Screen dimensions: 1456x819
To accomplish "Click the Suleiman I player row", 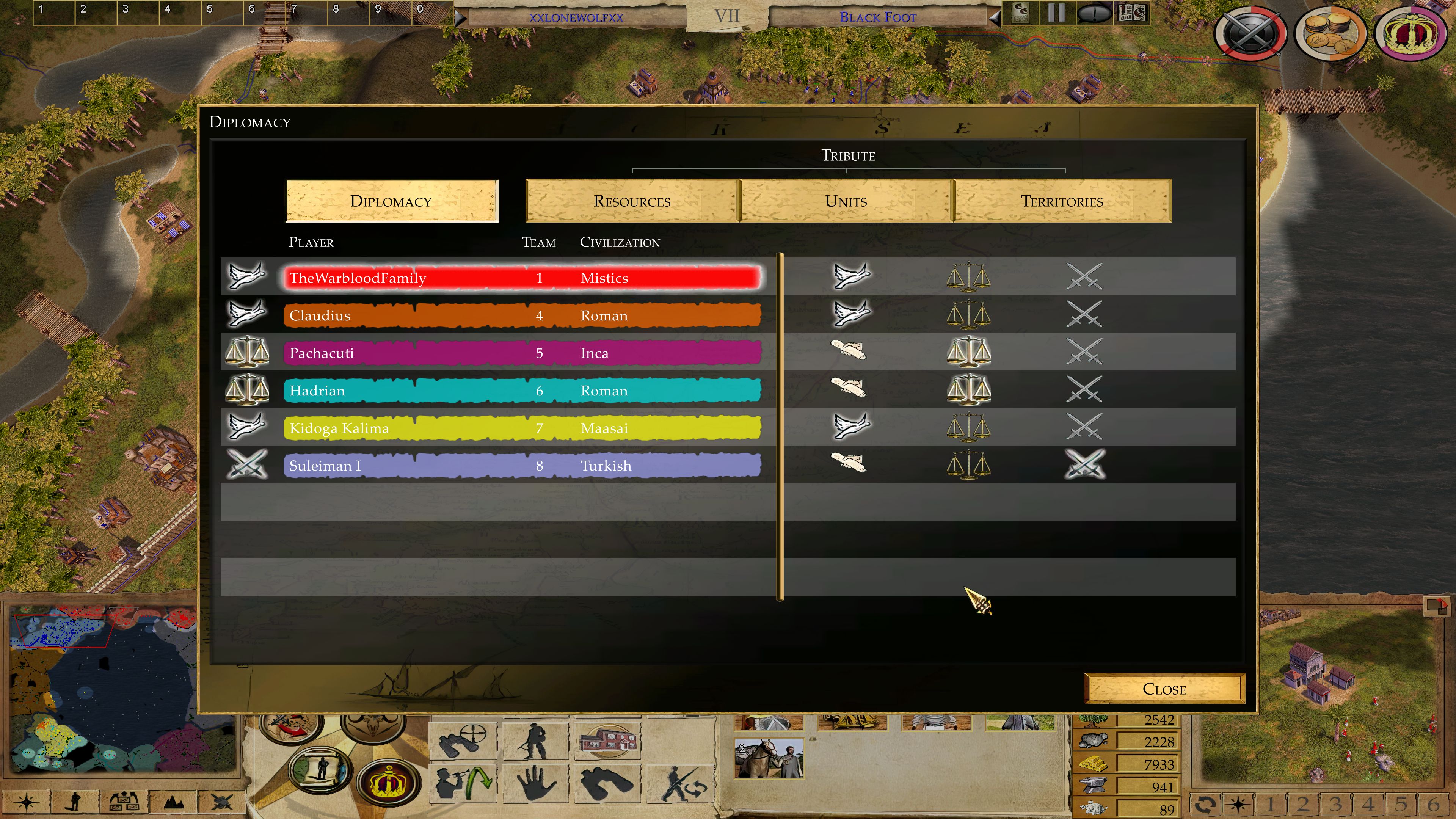I will [522, 466].
